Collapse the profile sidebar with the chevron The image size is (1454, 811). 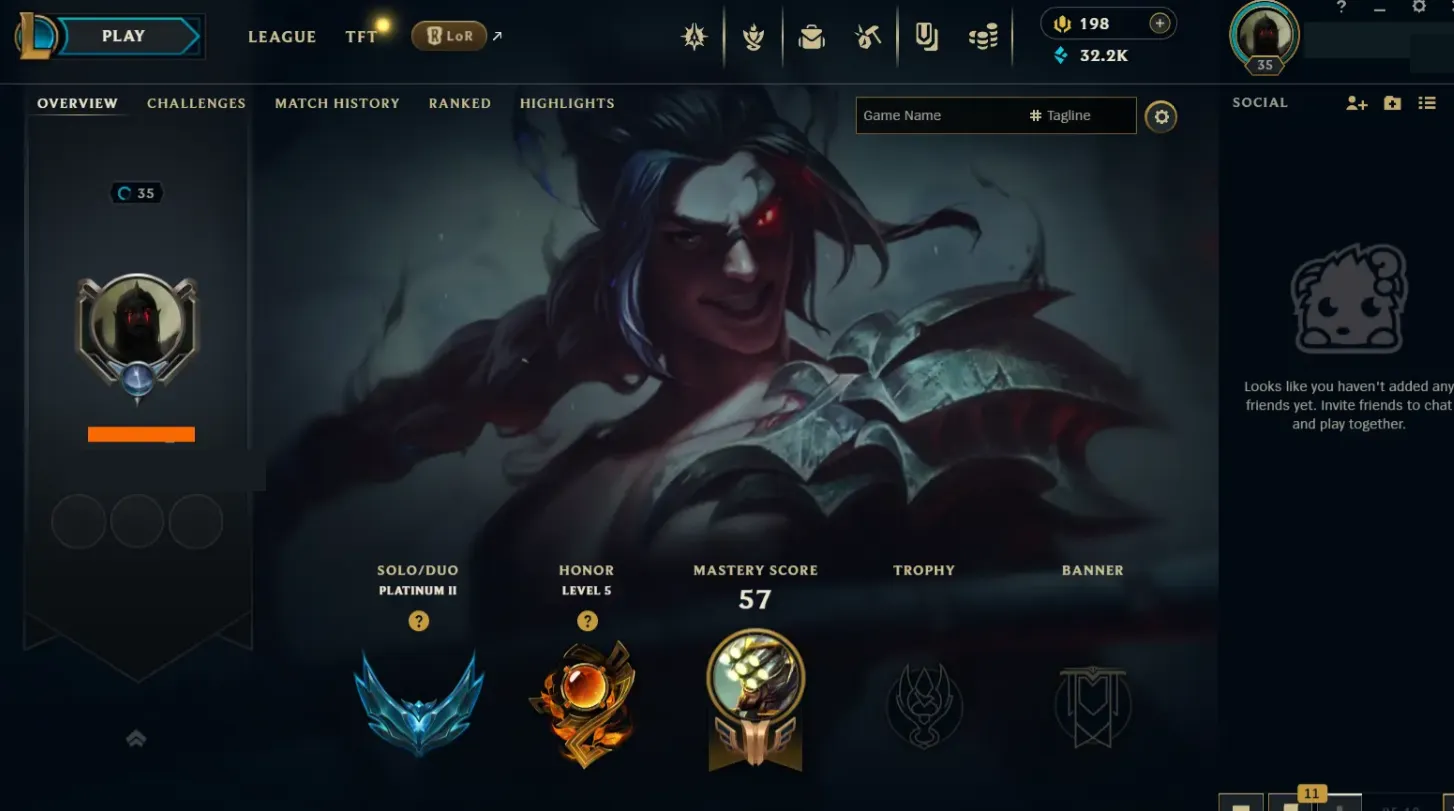point(135,738)
